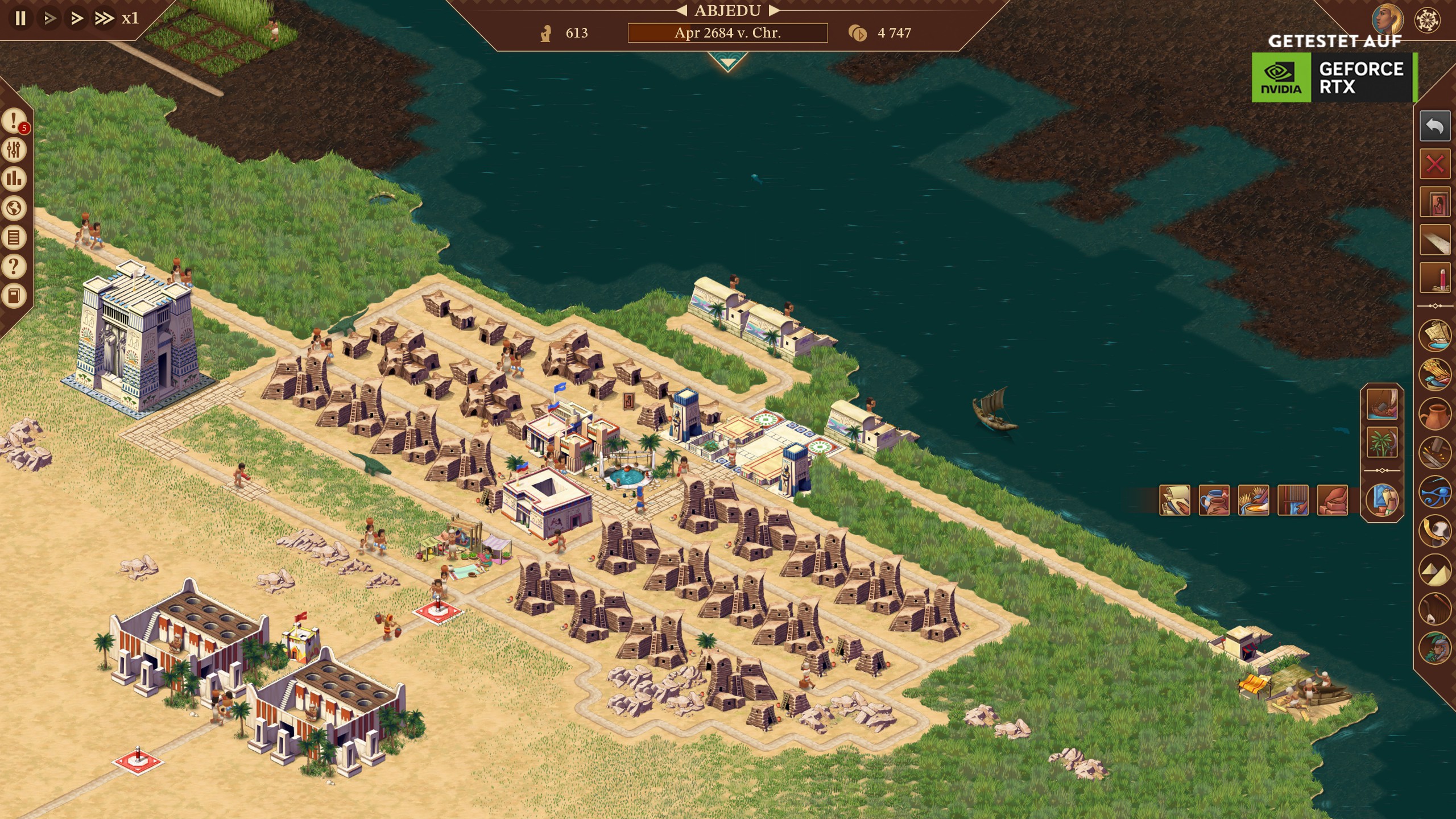Select the red X demolish tool
Image resolution: width=1456 pixels, height=819 pixels.
point(1434,165)
